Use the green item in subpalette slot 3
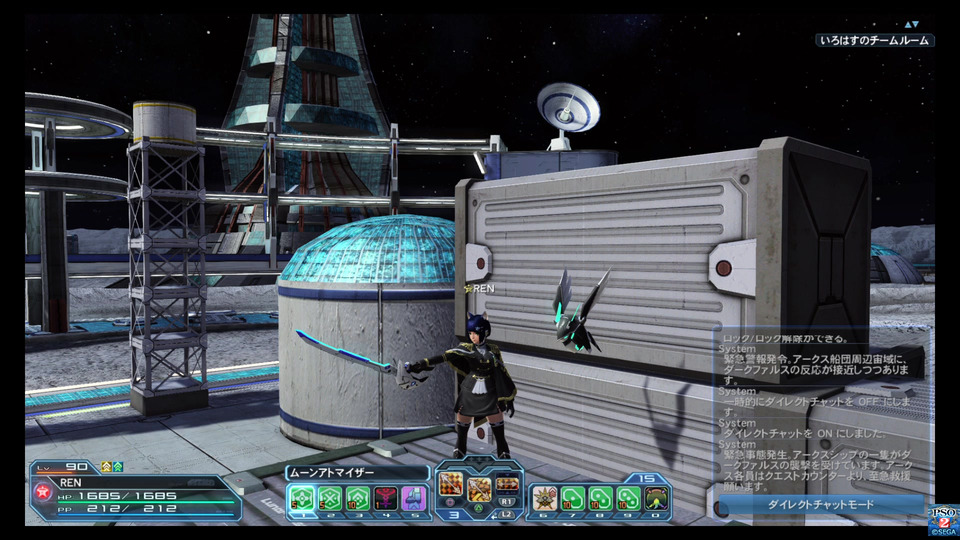The width and height of the screenshot is (960, 540). (358, 498)
